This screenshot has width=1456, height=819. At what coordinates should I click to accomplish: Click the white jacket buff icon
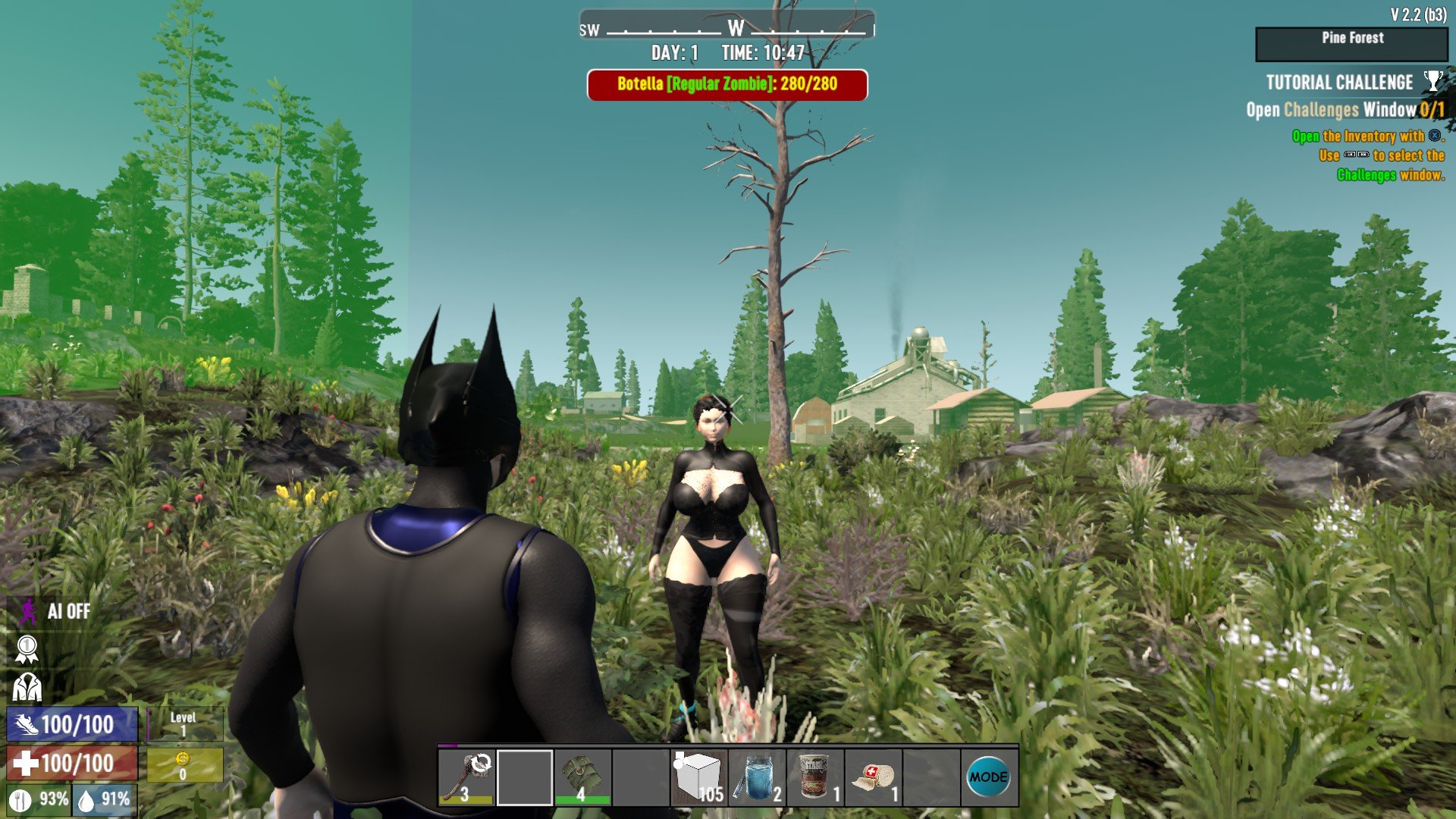coord(27,688)
